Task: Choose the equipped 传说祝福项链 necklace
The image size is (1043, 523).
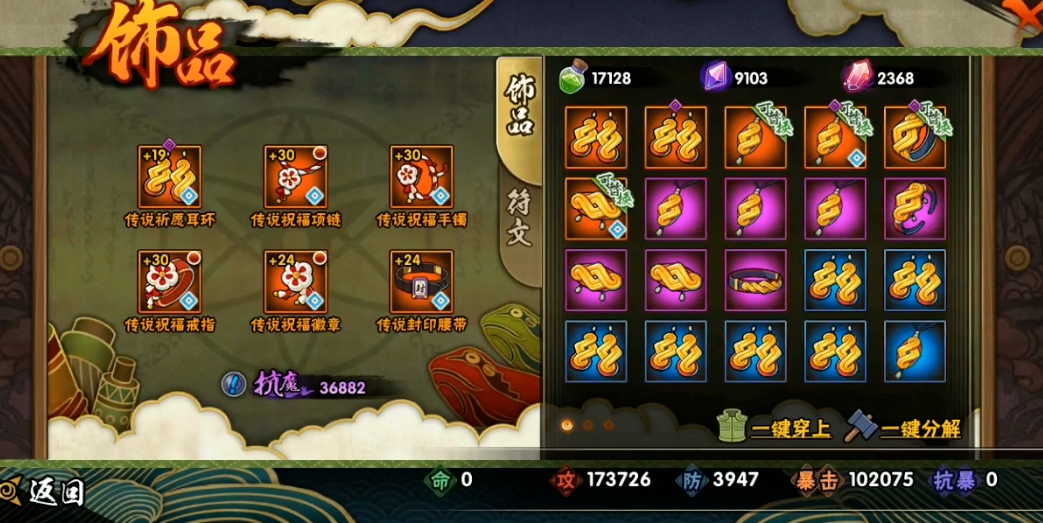Action: [296, 176]
